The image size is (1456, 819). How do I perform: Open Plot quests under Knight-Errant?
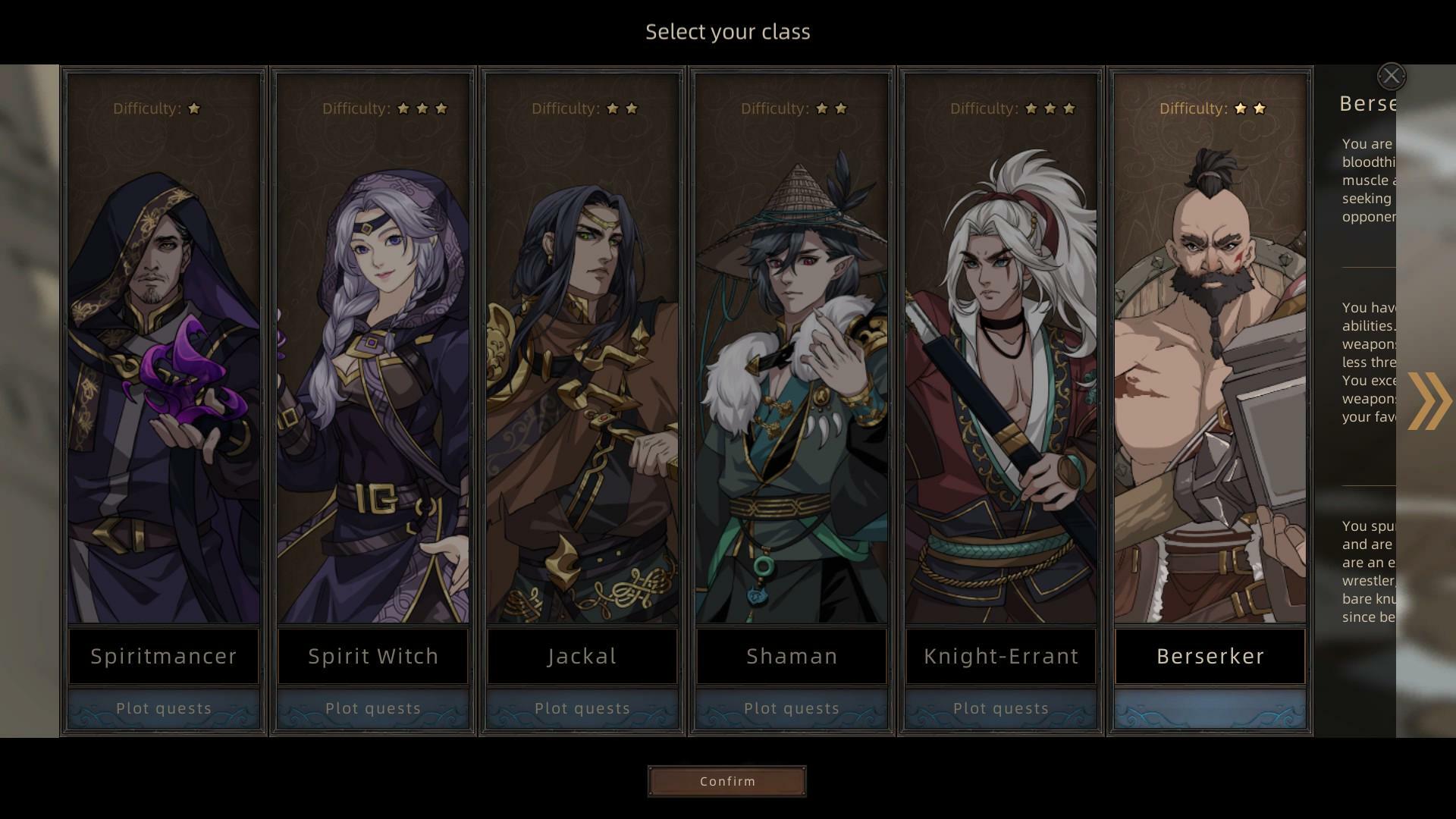pos(1000,708)
